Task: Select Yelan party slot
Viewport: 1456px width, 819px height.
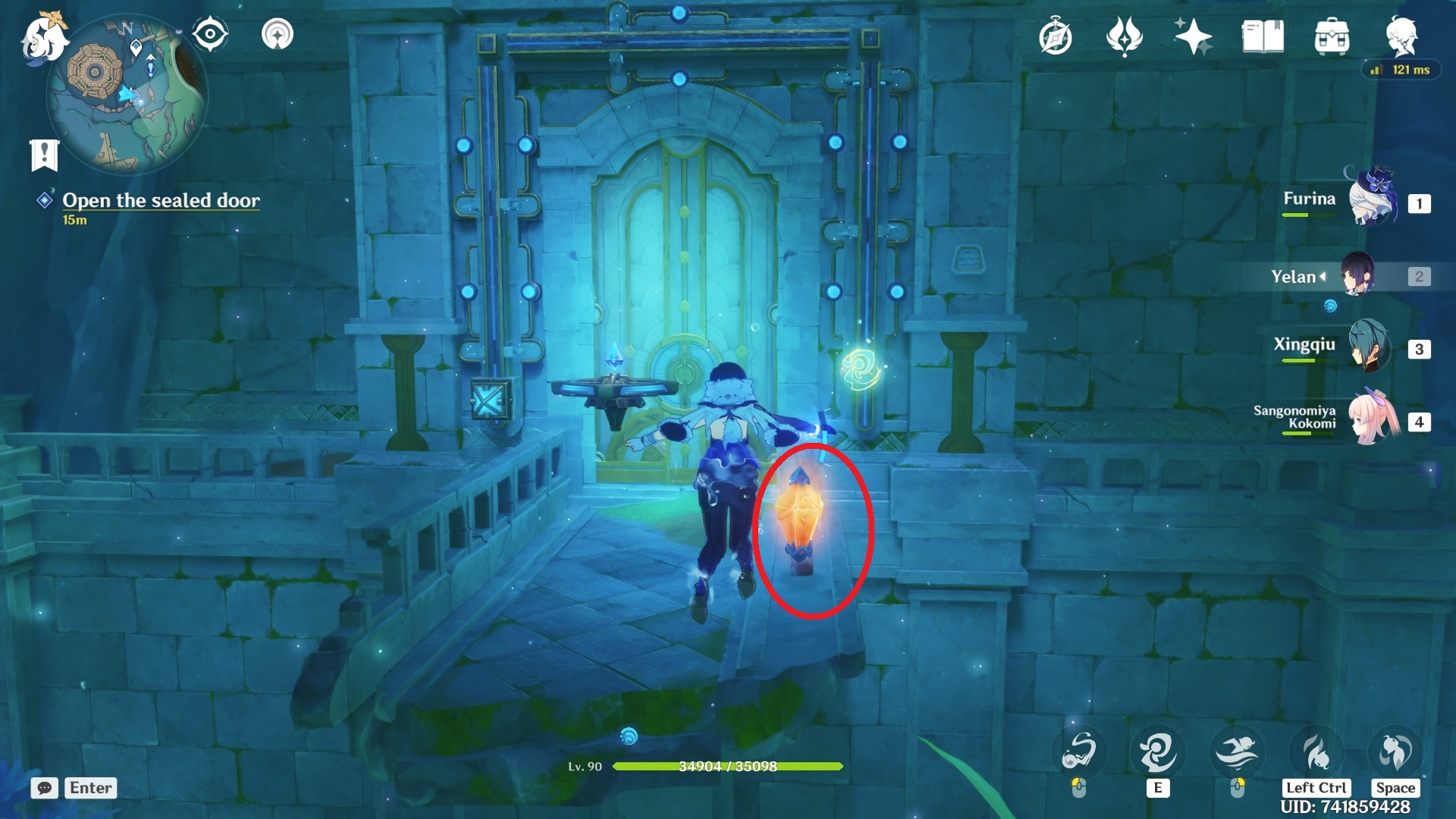Action: tap(1357, 276)
